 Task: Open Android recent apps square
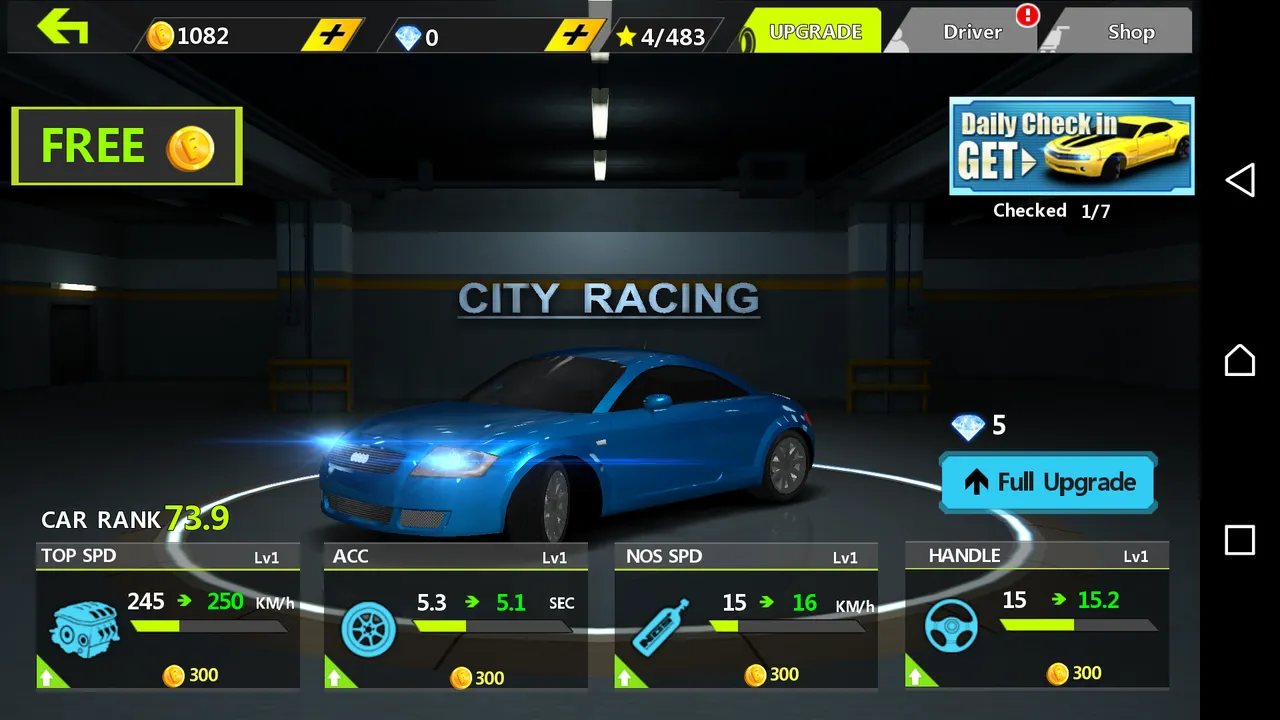pyautogui.click(x=1240, y=540)
